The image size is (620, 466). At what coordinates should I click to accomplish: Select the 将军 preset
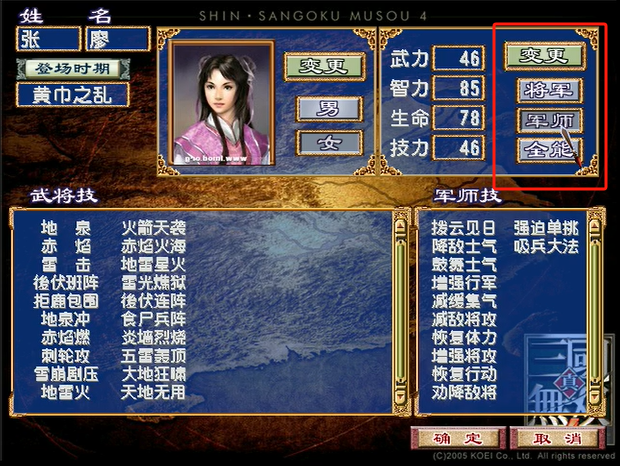click(x=549, y=90)
